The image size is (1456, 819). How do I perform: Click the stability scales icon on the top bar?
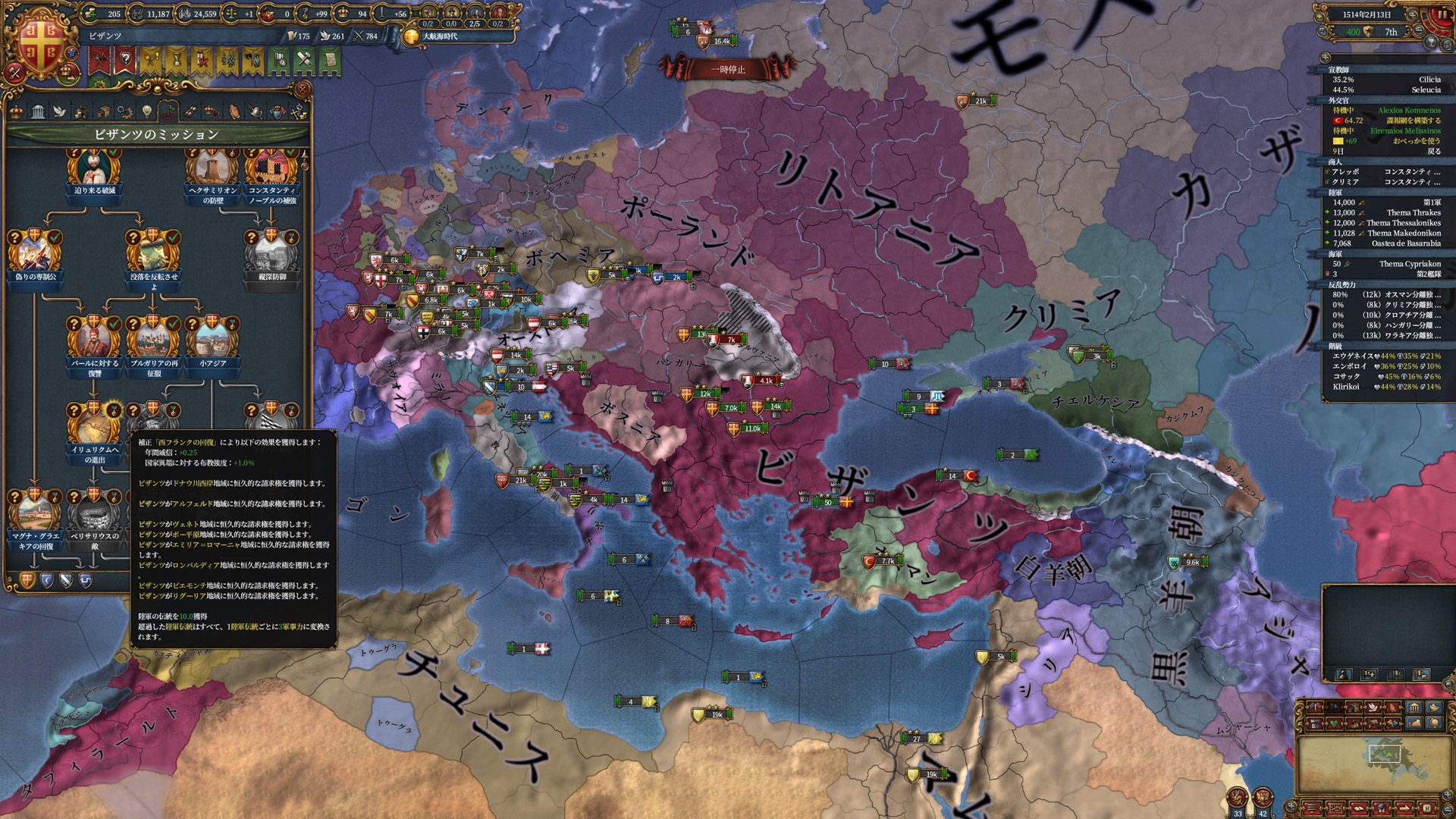(x=232, y=14)
